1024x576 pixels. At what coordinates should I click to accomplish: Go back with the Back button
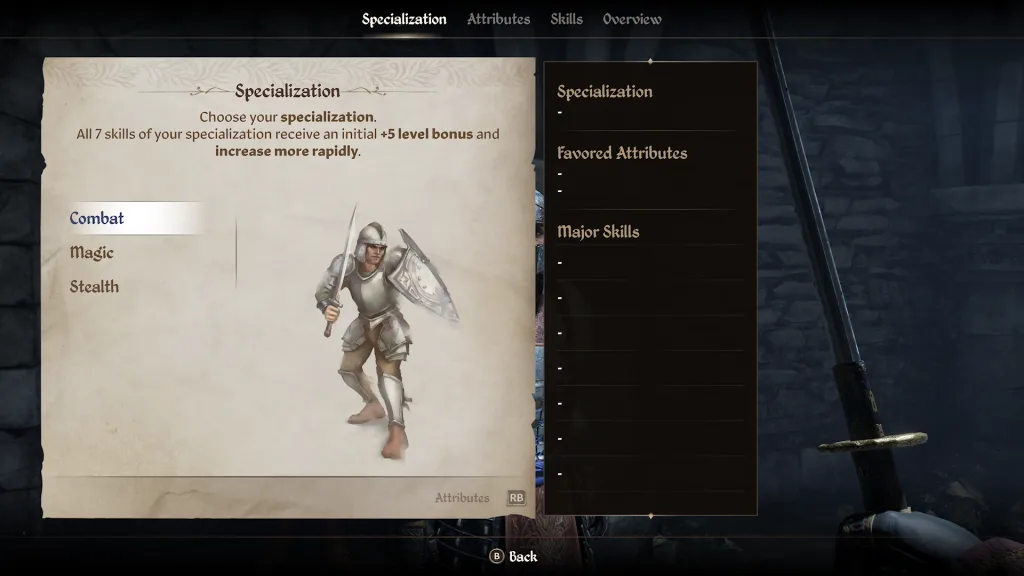(513, 556)
